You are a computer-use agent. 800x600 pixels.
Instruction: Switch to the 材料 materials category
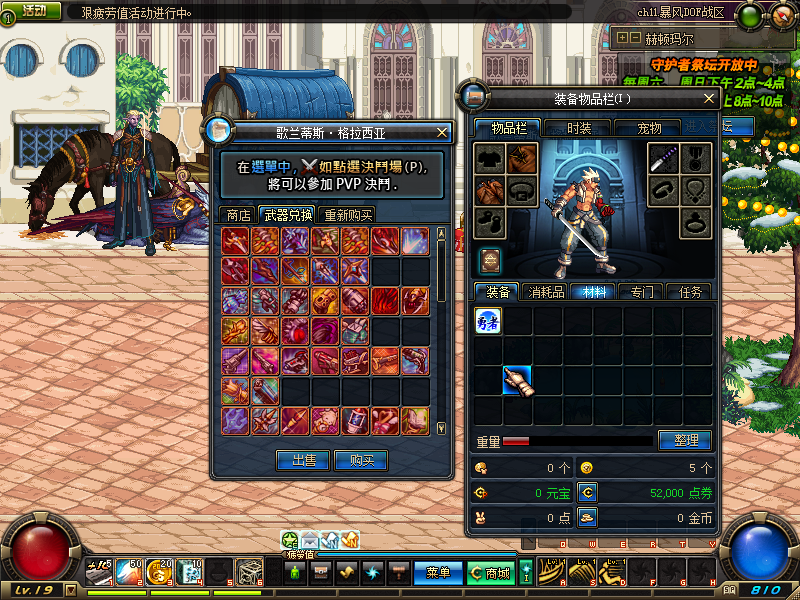pos(594,292)
